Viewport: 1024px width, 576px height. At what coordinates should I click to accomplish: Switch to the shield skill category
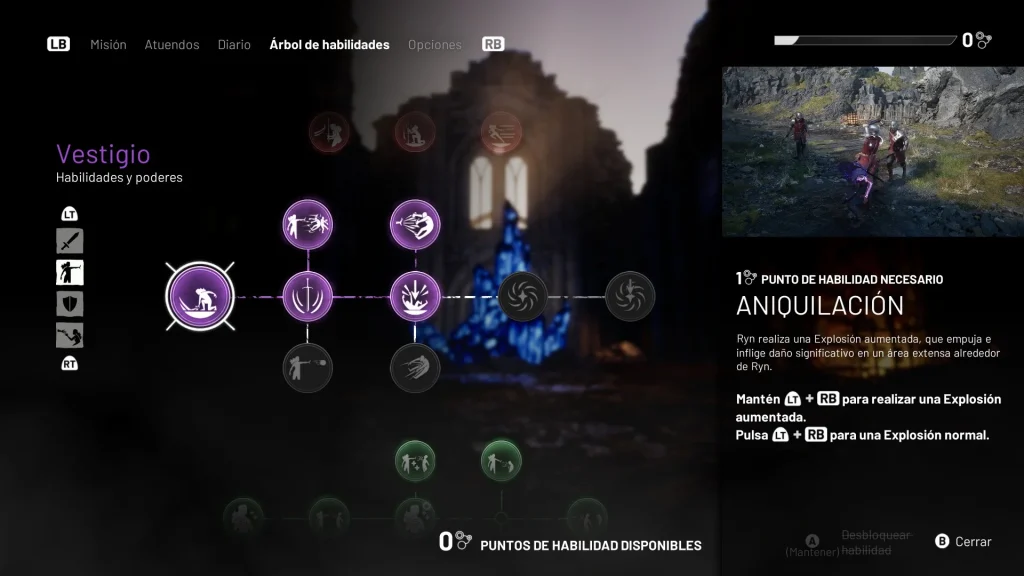[x=70, y=304]
